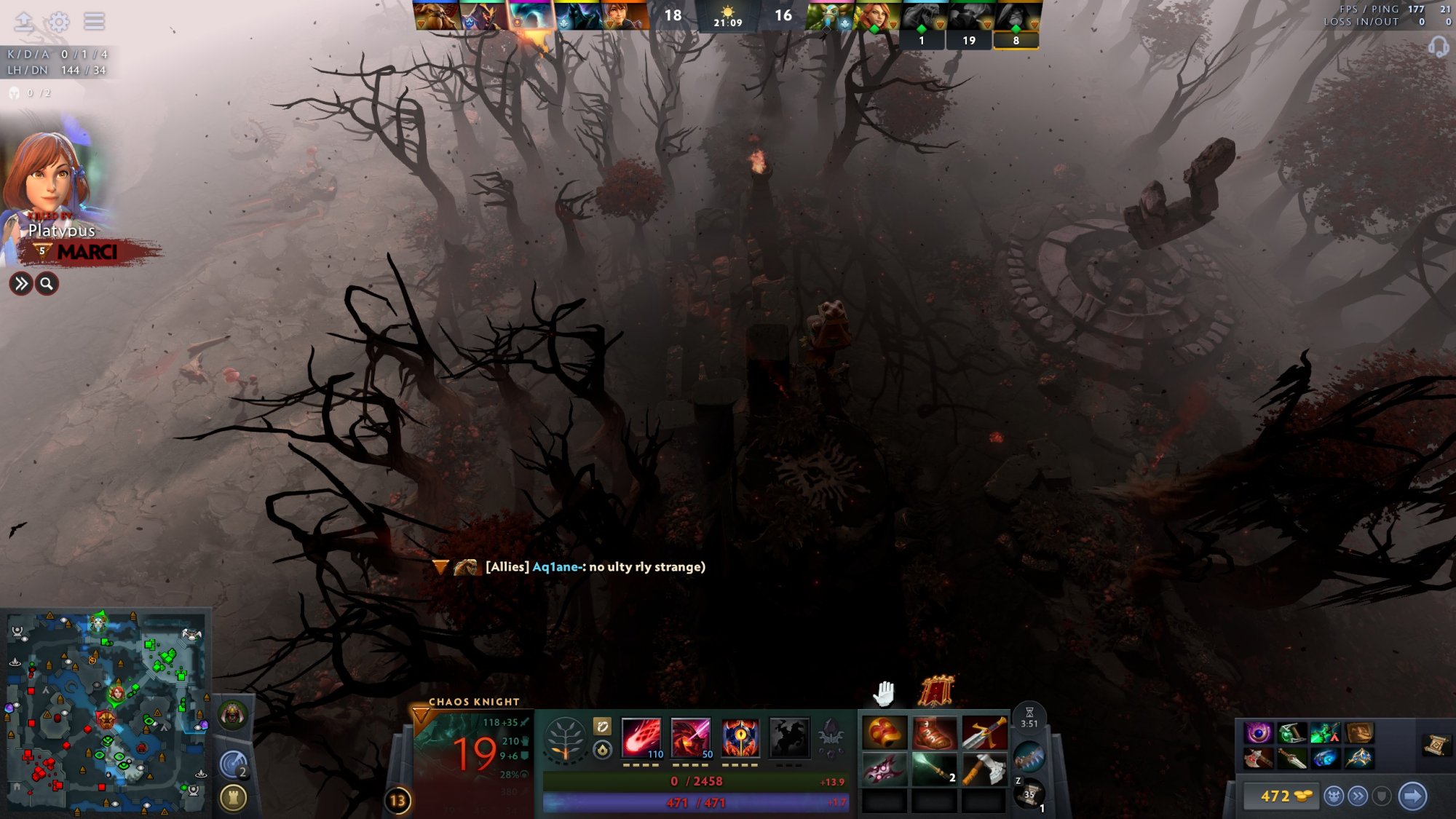The image size is (1456, 819).
Task: Open the settings gear menu
Action: (x=59, y=22)
